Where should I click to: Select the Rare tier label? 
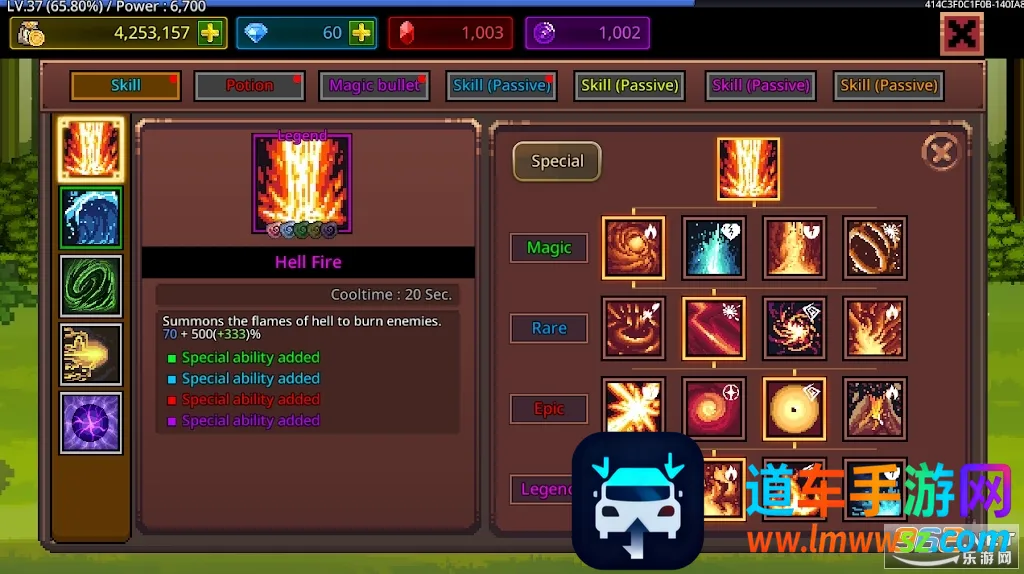pyautogui.click(x=549, y=328)
